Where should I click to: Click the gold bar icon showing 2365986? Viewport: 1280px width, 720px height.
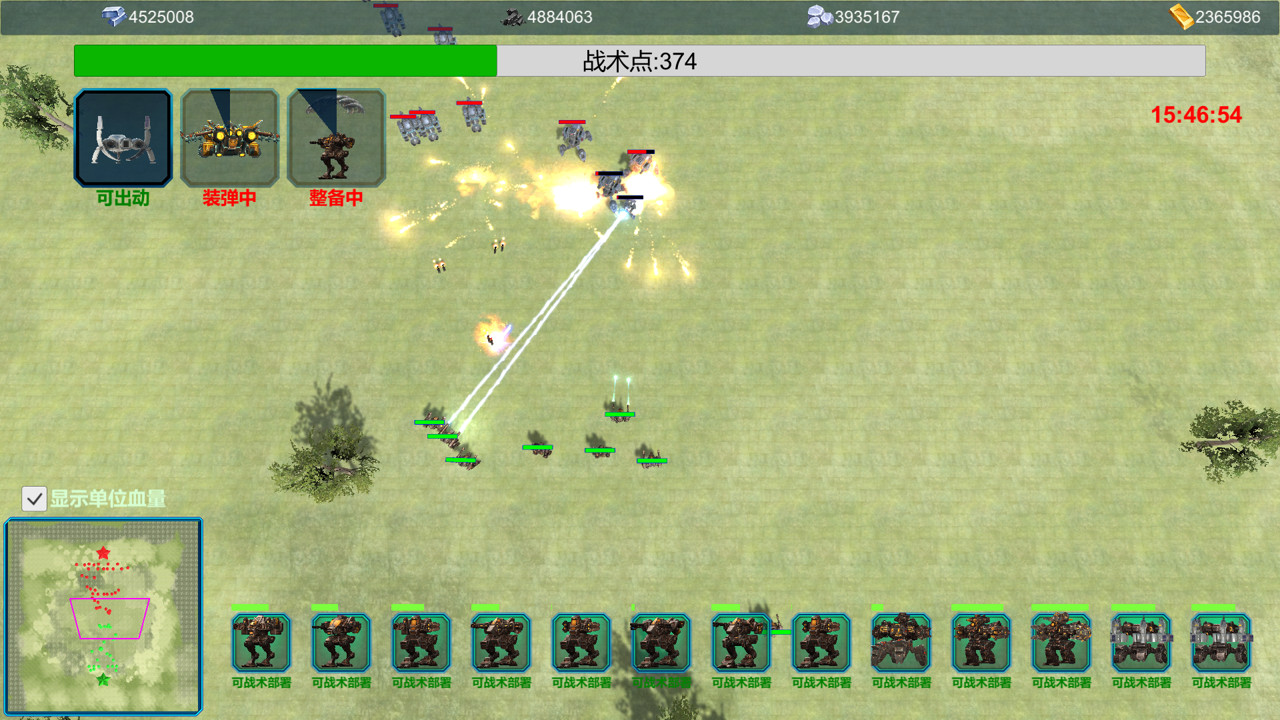point(1181,16)
